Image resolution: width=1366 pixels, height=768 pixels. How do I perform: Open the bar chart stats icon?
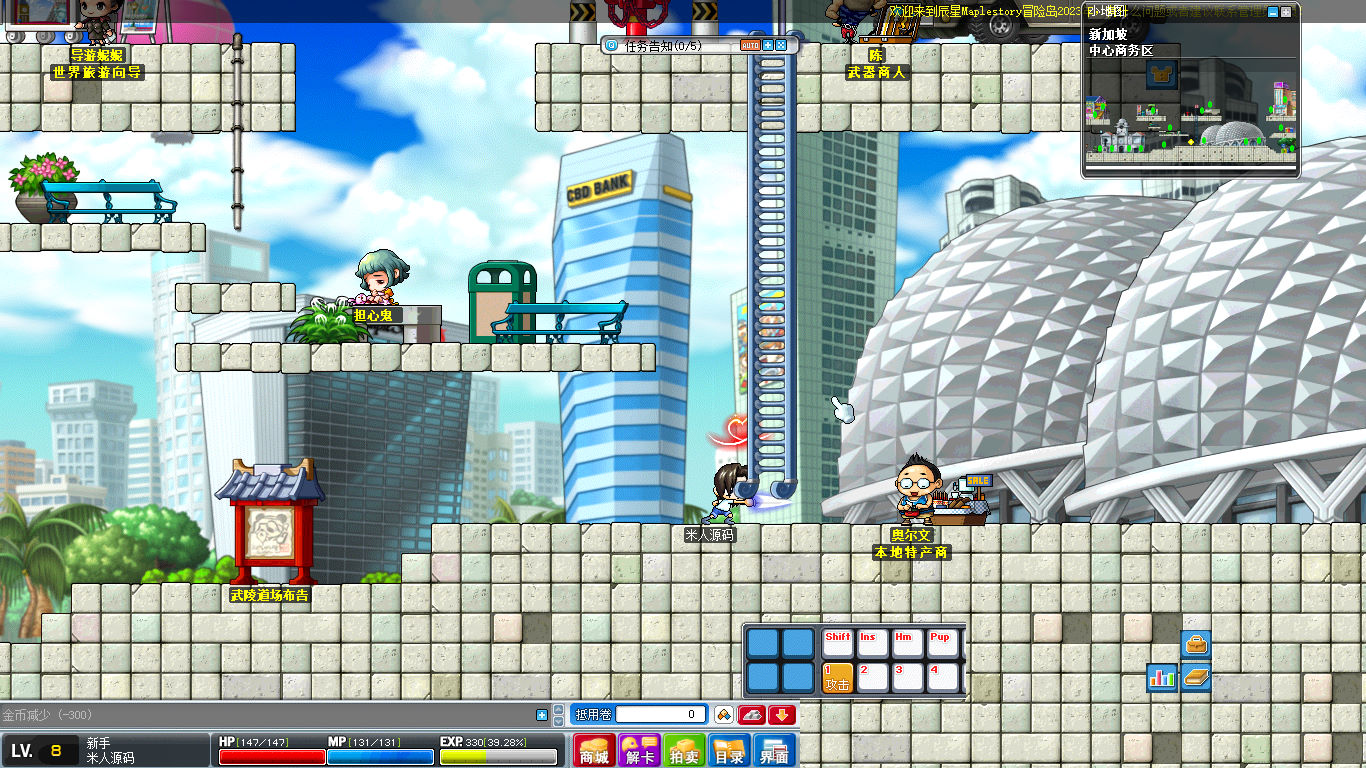[x=1162, y=677]
